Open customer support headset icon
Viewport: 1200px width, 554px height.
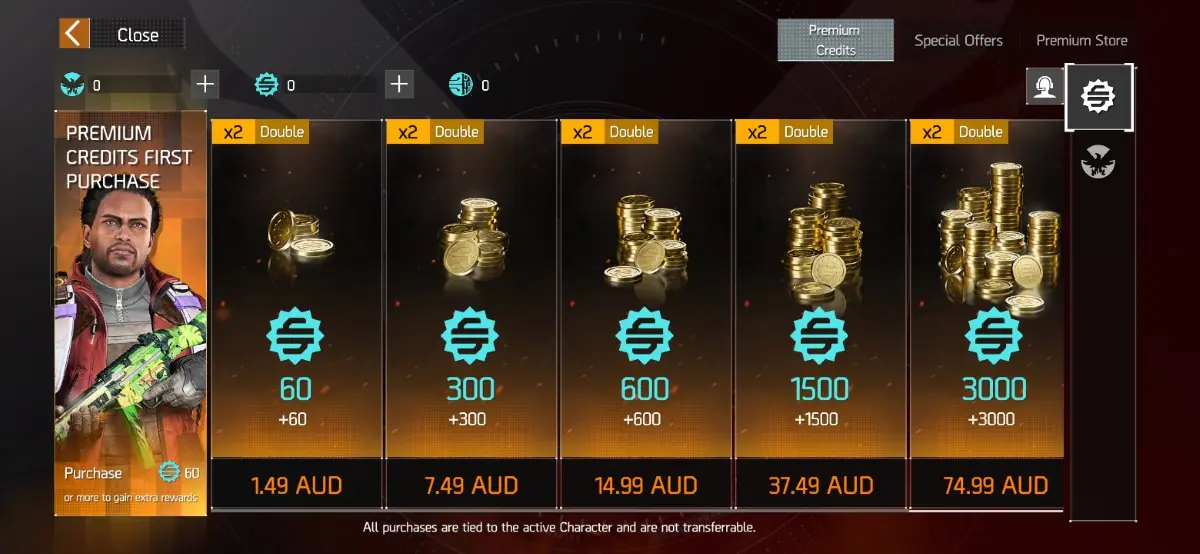1044,87
